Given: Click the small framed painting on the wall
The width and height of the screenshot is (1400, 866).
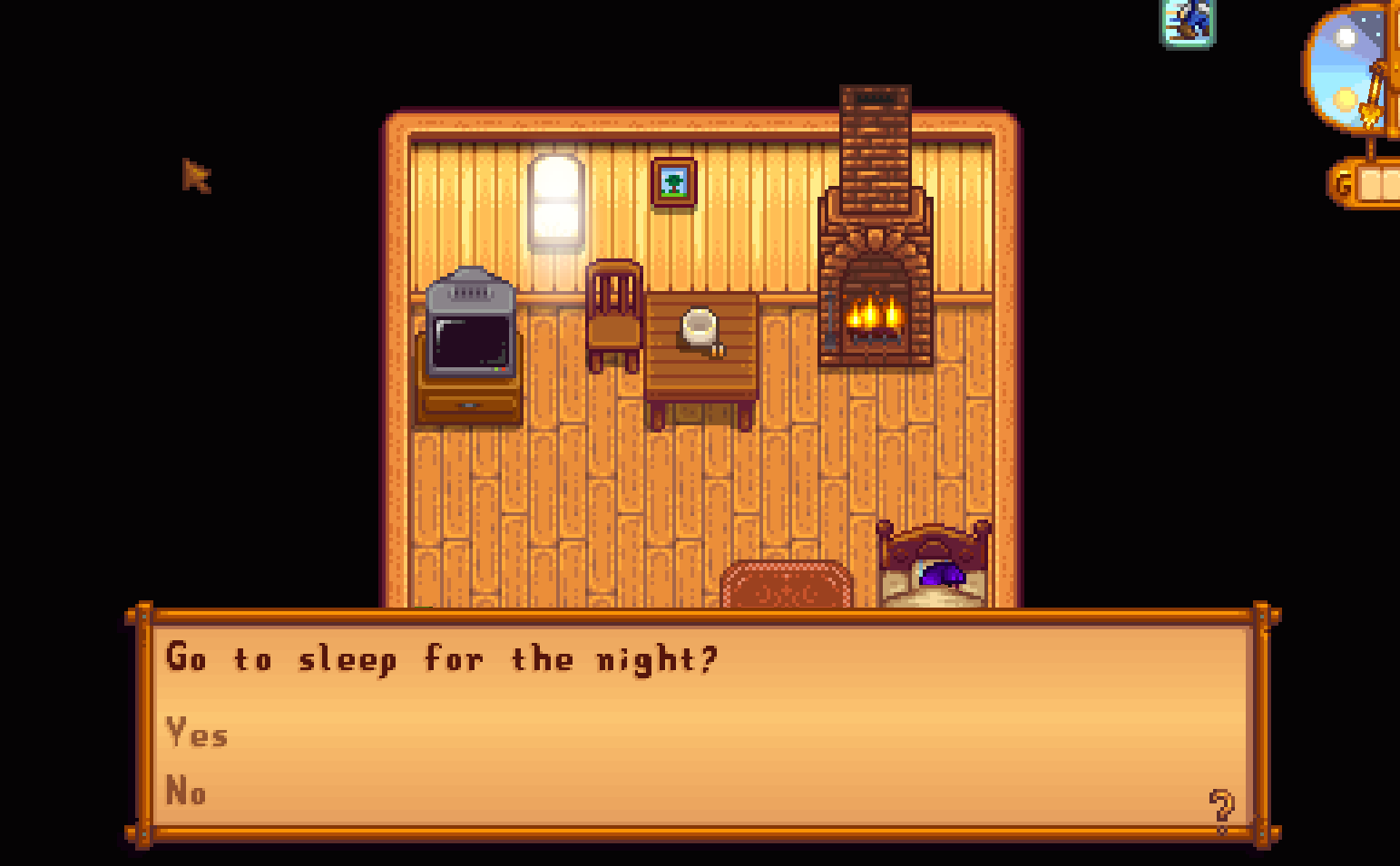Looking at the screenshot, I should pos(675,184).
